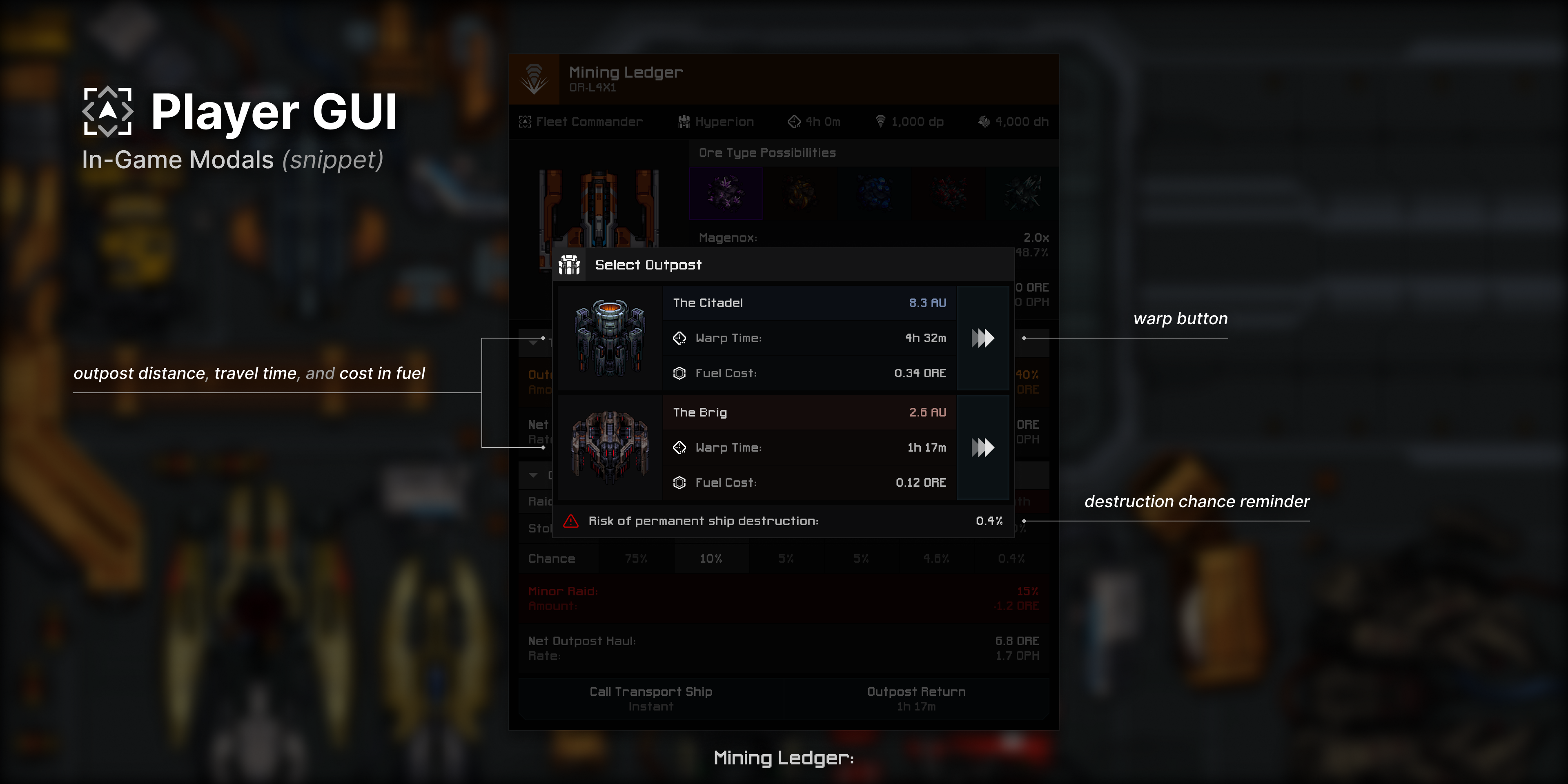Click the Call Transport Ship button

coord(650,698)
